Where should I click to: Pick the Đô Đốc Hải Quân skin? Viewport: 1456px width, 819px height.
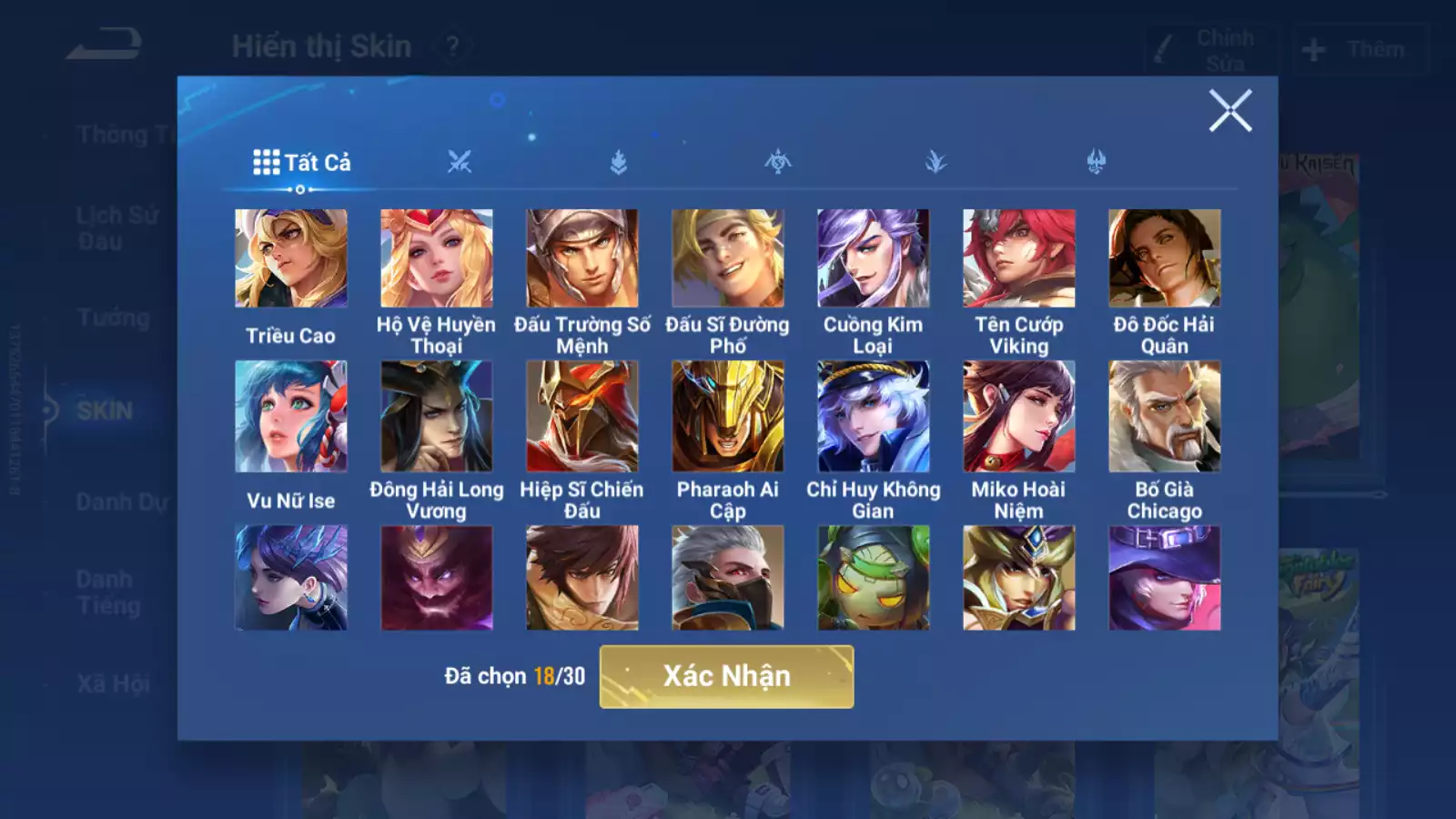1165,258
